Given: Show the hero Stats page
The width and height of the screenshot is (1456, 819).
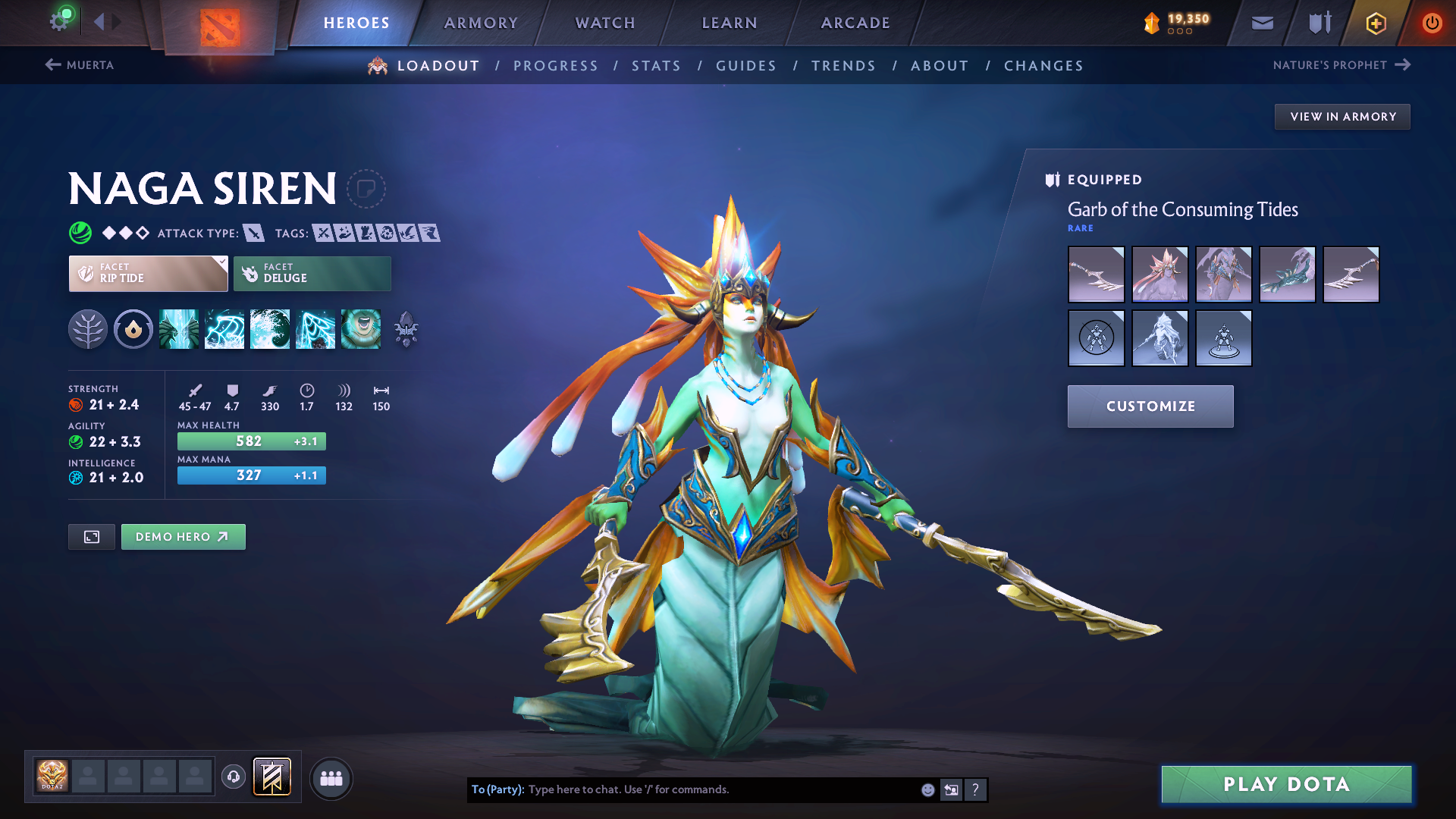Looking at the screenshot, I should (x=656, y=66).
